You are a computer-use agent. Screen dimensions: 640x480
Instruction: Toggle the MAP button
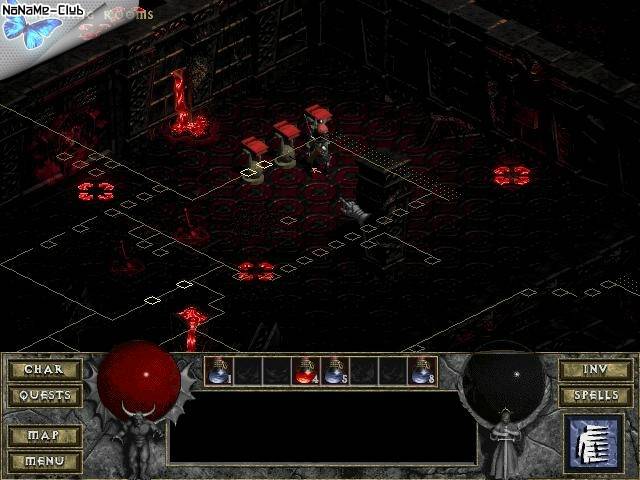[x=44, y=436]
